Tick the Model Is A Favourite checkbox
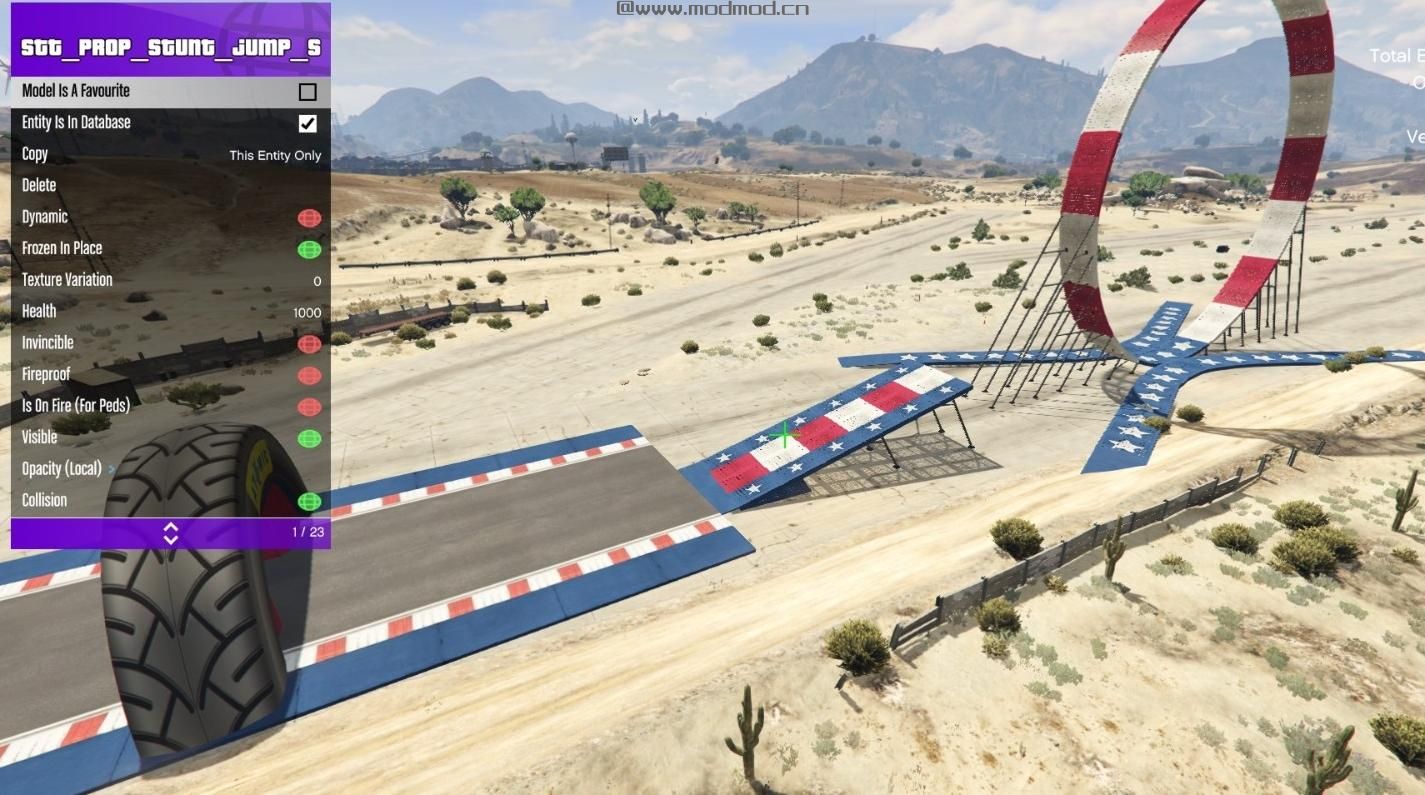The image size is (1425, 795). pyautogui.click(x=308, y=92)
